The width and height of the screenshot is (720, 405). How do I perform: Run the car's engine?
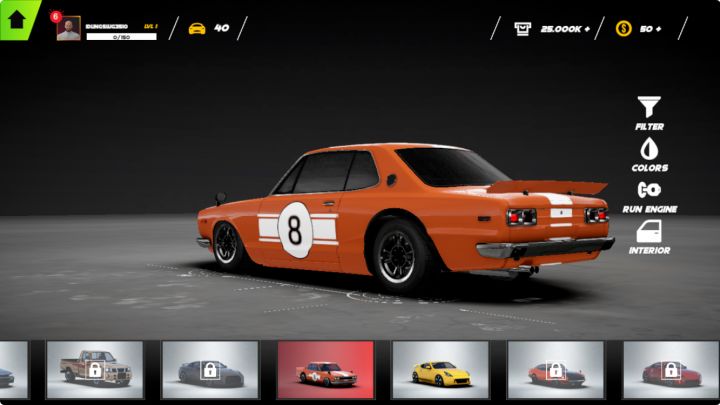[x=649, y=195]
